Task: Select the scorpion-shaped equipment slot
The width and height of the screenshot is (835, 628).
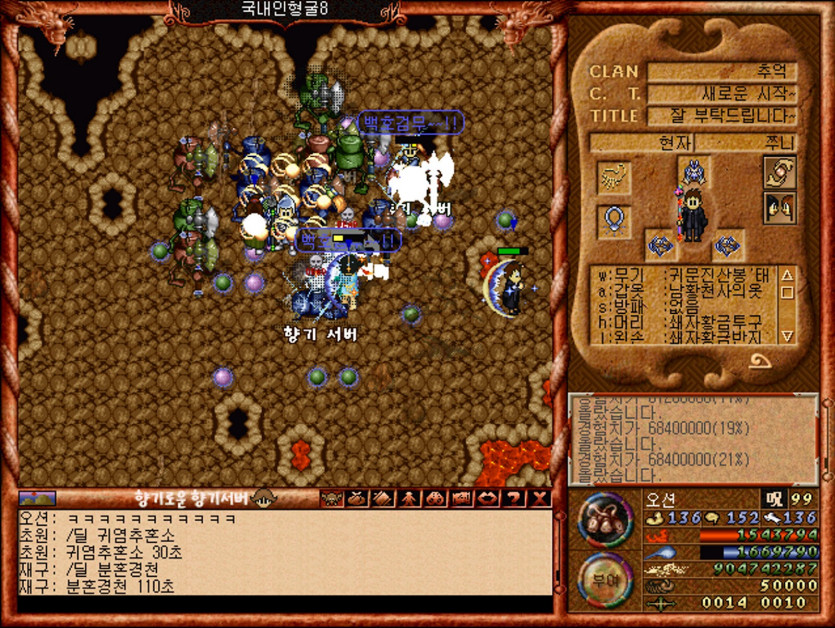Action: 613,177
